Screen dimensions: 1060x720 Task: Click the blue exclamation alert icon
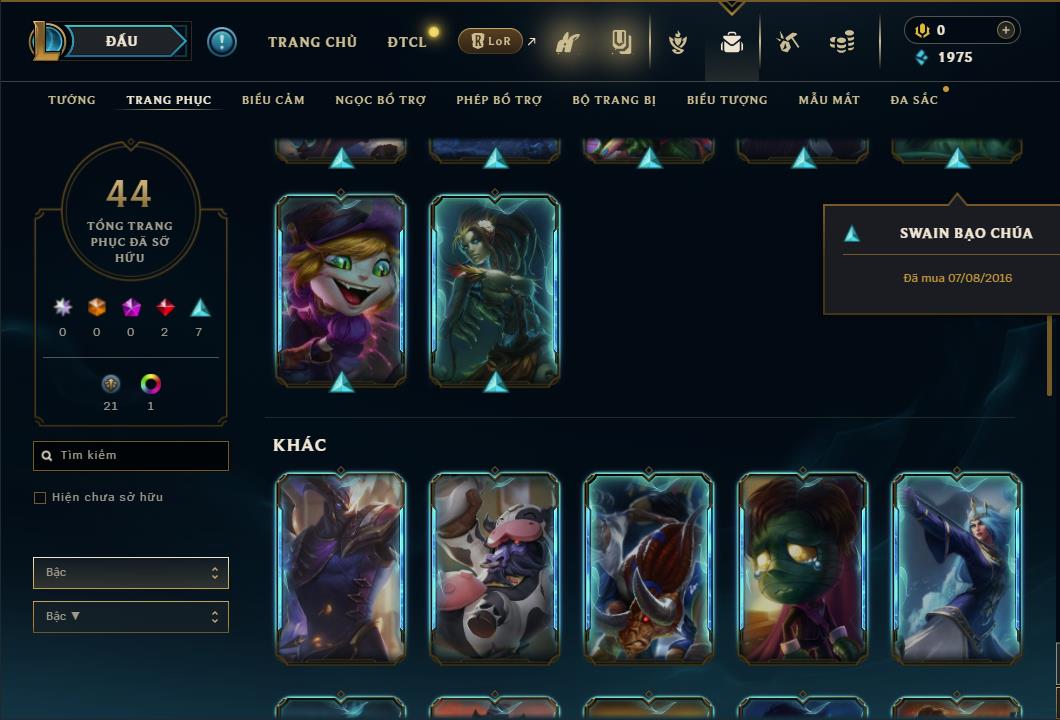(x=222, y=41)
